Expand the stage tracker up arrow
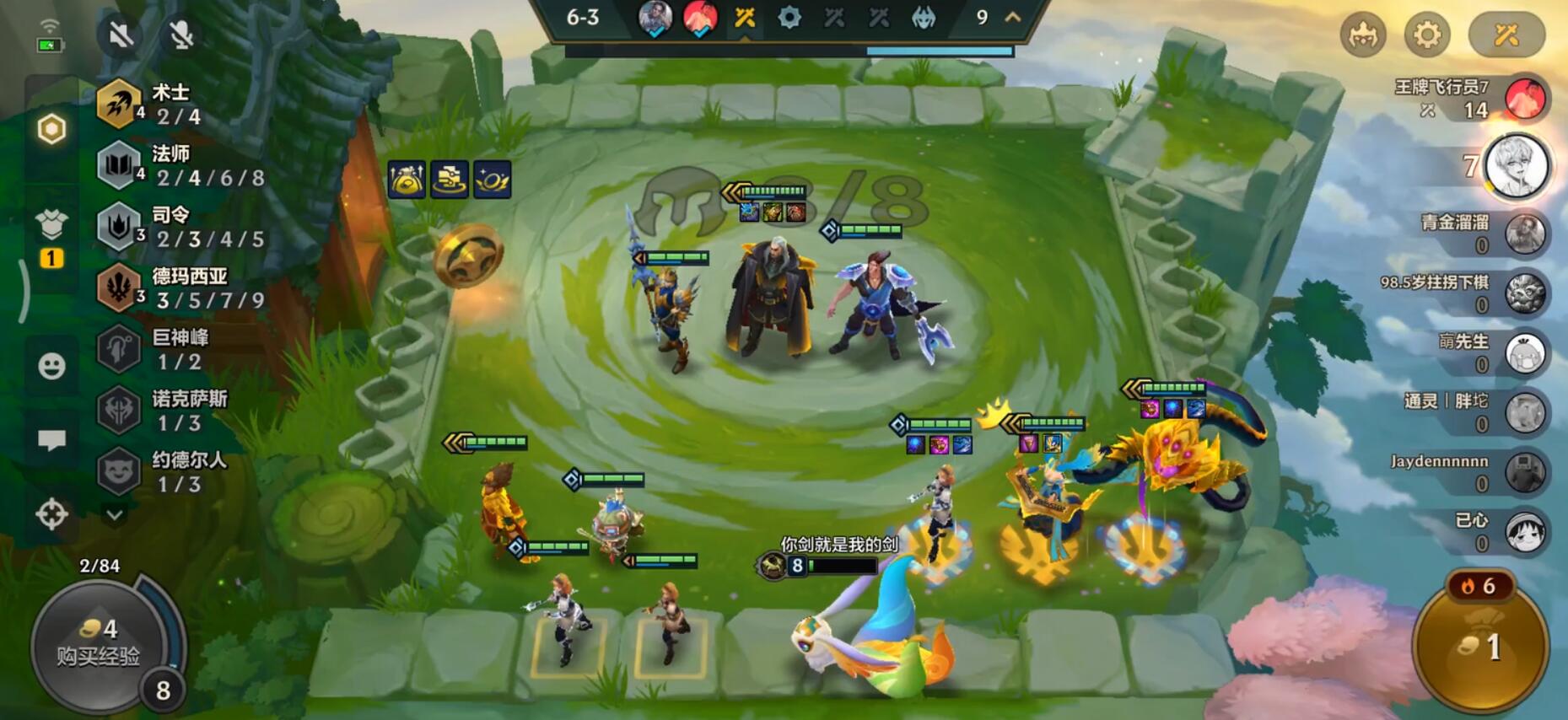 tap(1013, 17)
